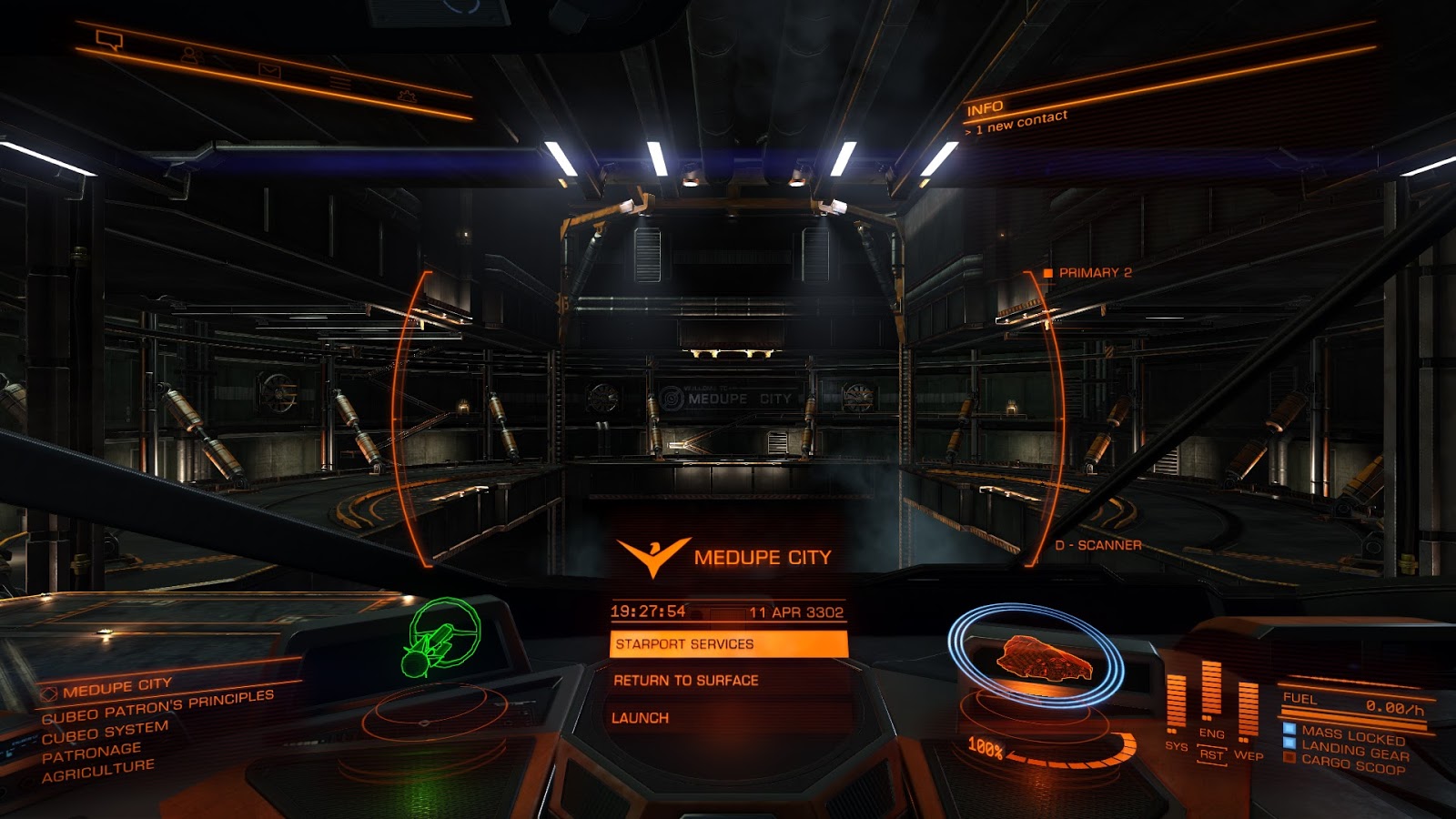The height and width of the screenshot is (819, 1456).
Task: Select the ship hologram display
Action: (x=1037, y=657)
